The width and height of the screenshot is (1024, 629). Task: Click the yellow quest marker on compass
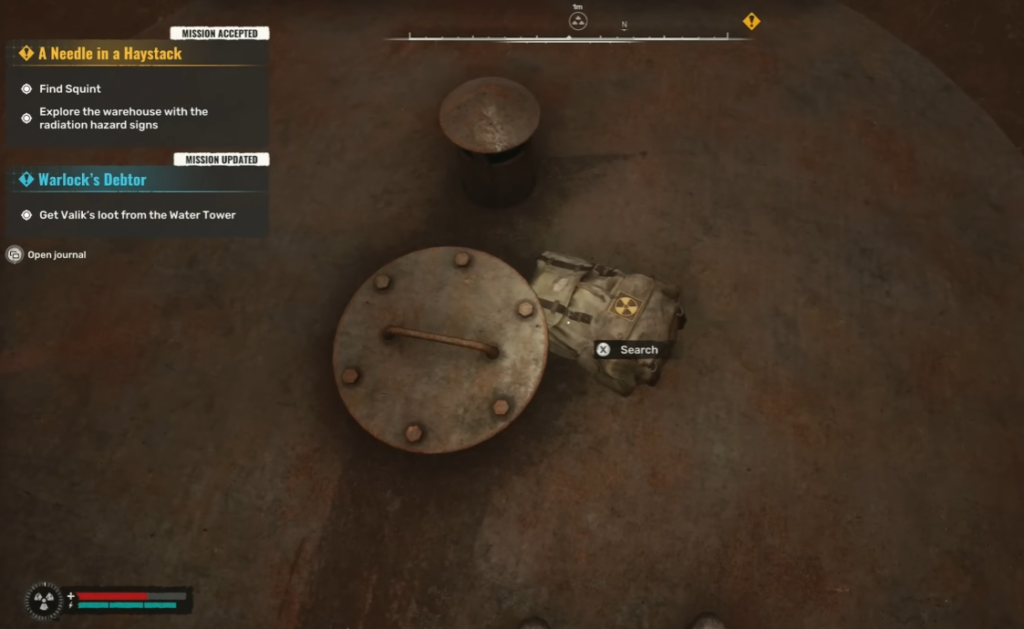(751, 21)
